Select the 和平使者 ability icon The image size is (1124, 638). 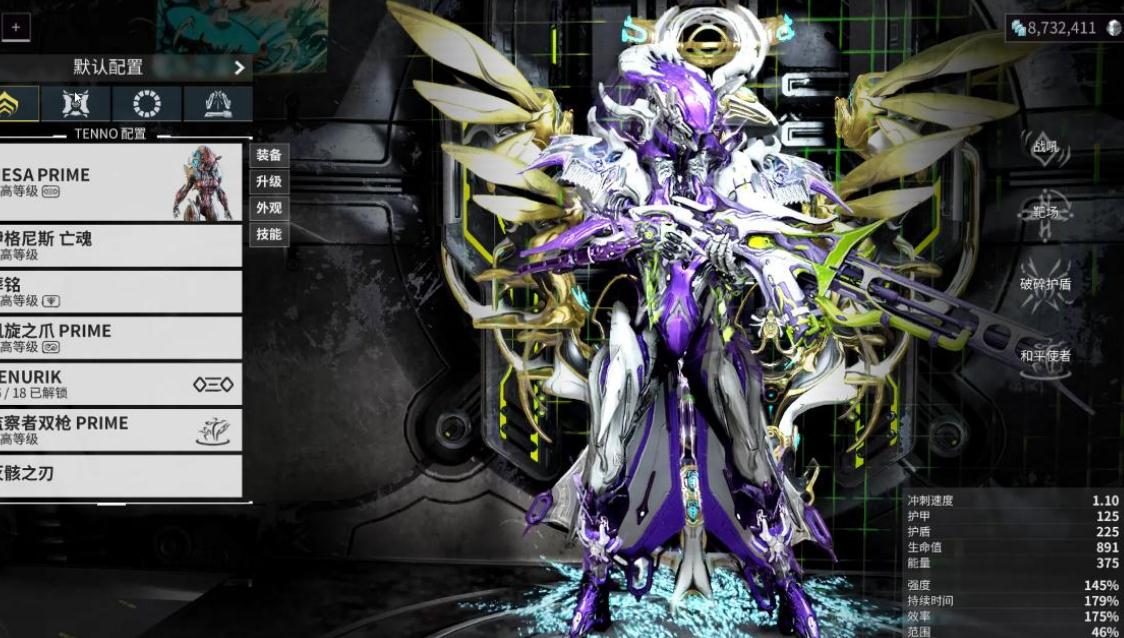1044,357
